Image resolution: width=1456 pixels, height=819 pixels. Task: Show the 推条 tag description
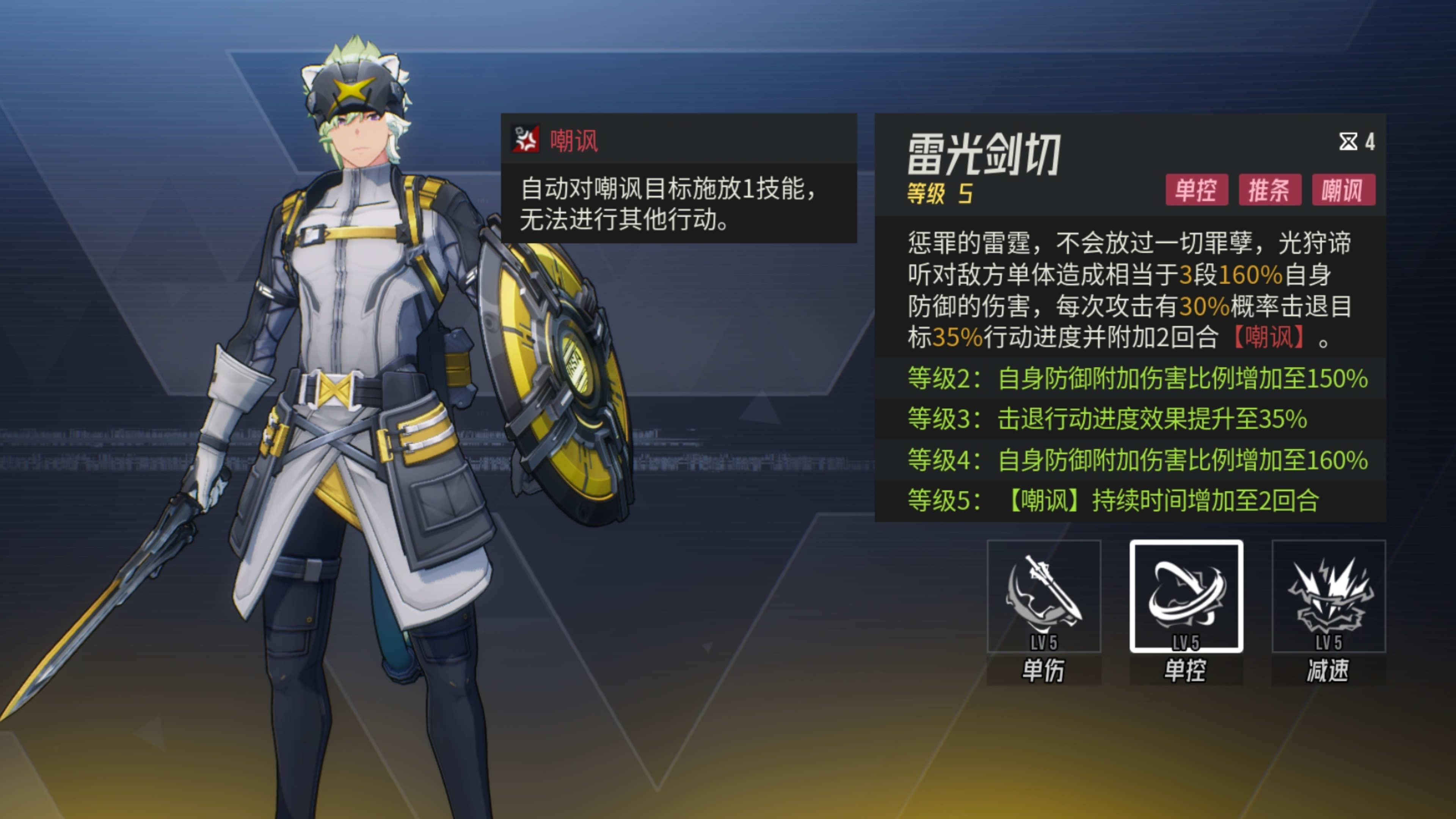pos(1269,190)
